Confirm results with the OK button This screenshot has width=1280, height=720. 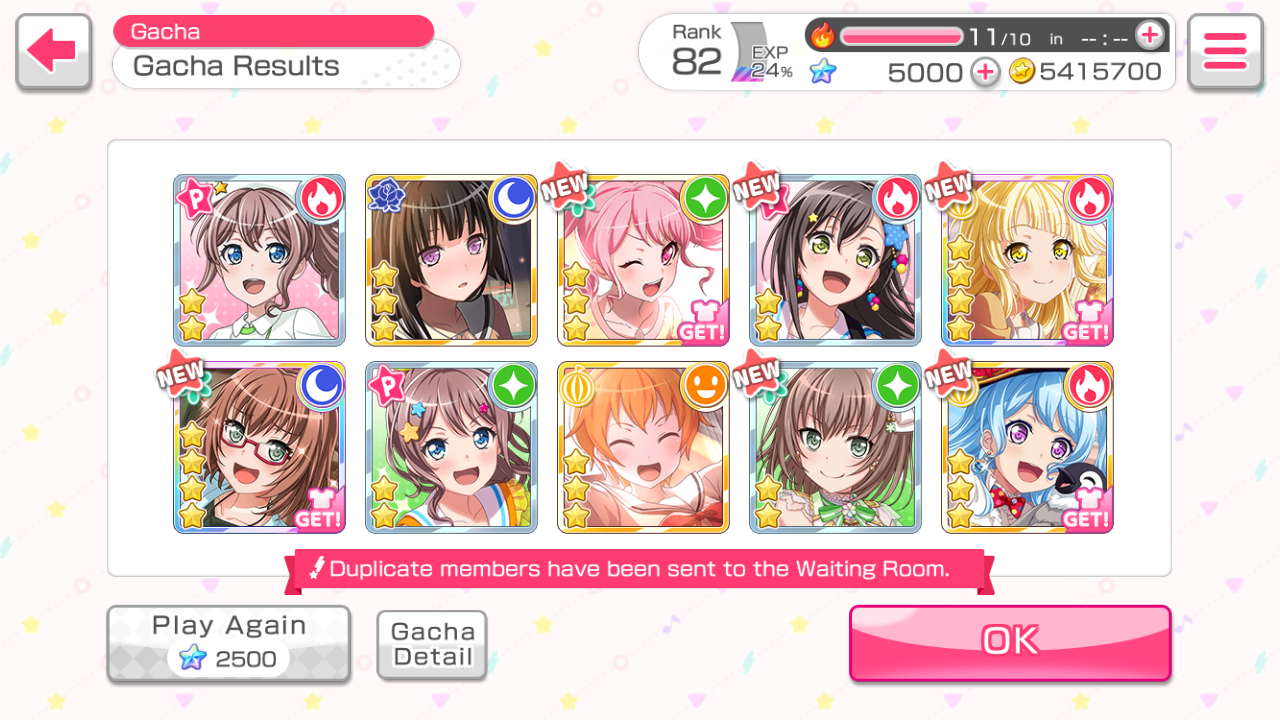tap(1010, 642)
